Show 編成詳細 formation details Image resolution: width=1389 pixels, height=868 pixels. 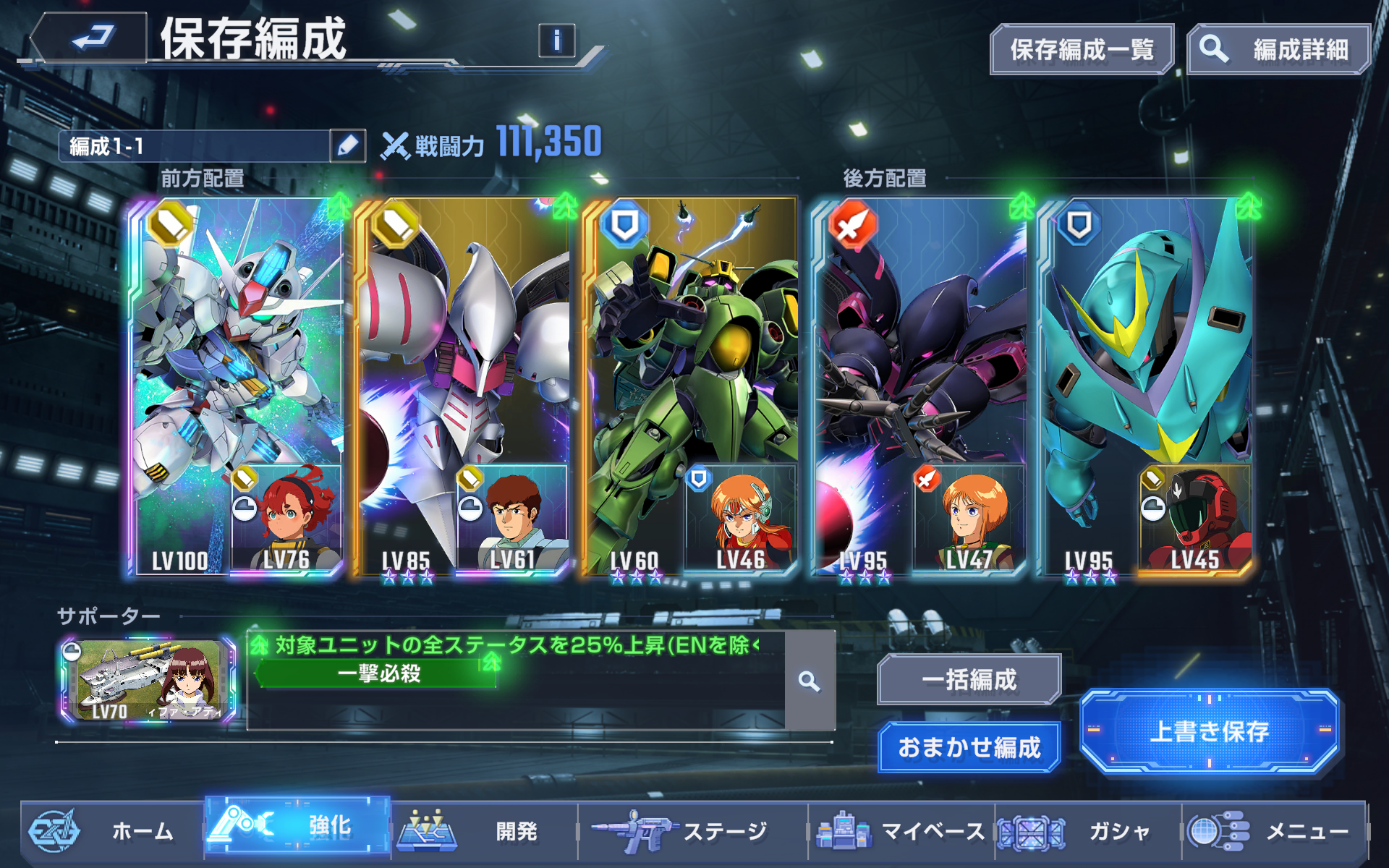(1278, 50)
